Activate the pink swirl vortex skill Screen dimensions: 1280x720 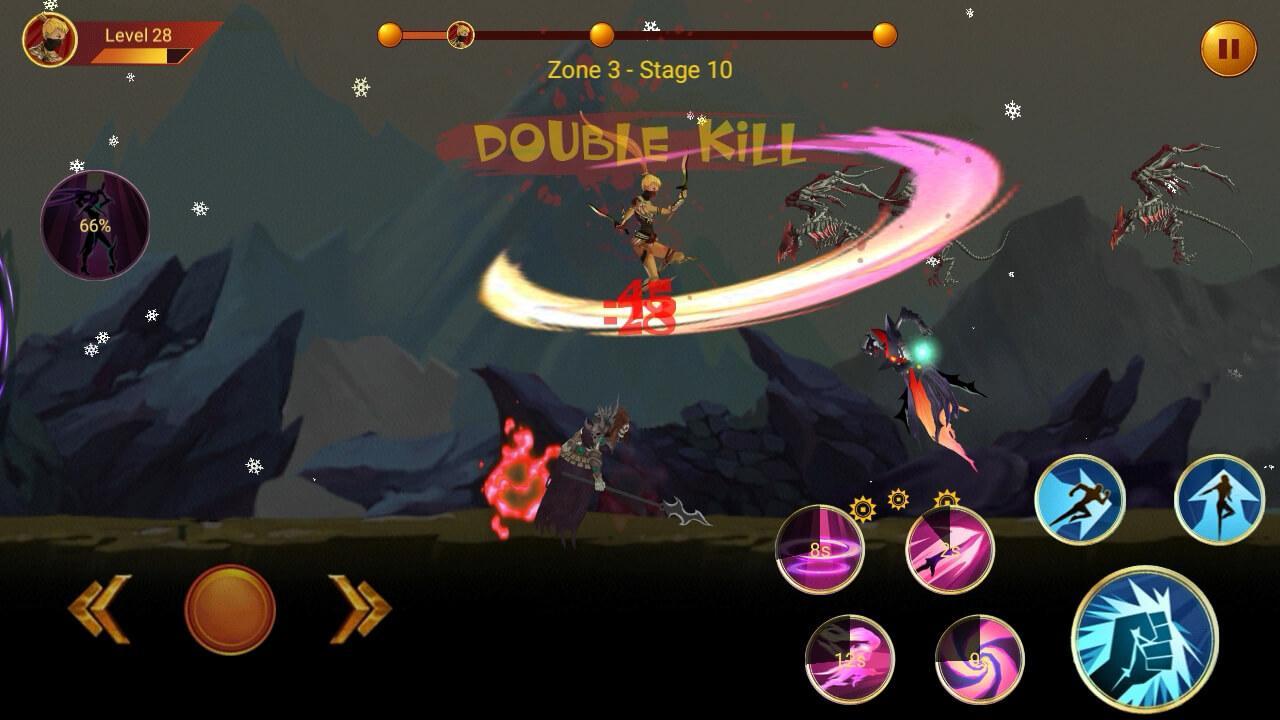coord(979,659)
